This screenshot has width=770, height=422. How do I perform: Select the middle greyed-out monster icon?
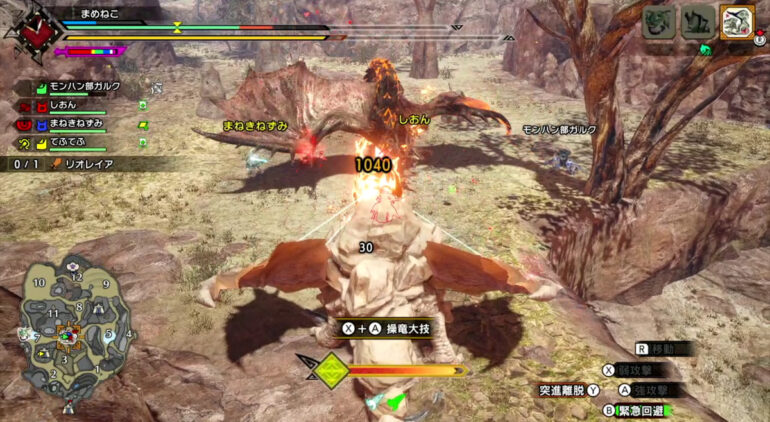click(697, 21)
